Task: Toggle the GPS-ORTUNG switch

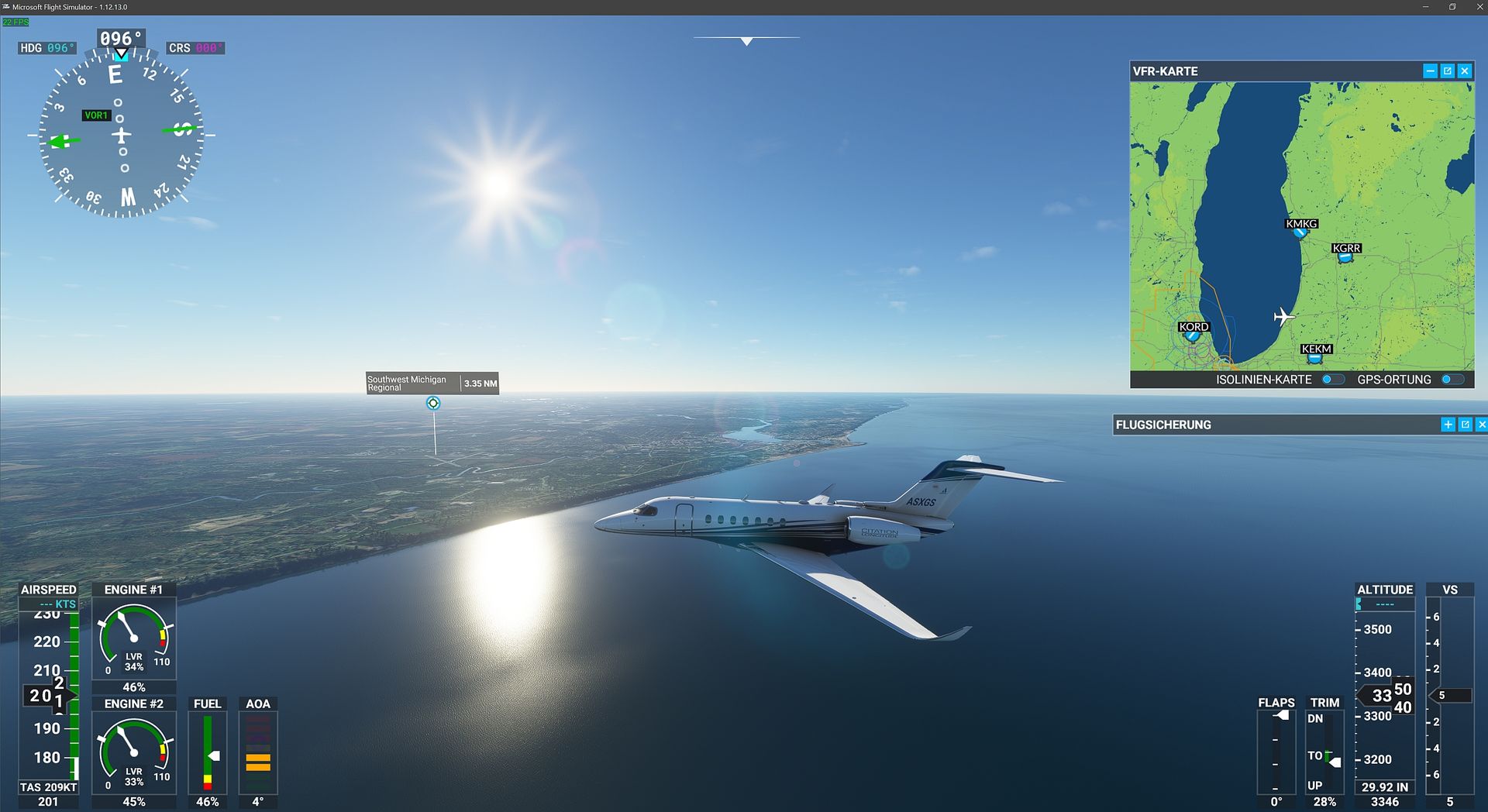Action: [1452, 380]
